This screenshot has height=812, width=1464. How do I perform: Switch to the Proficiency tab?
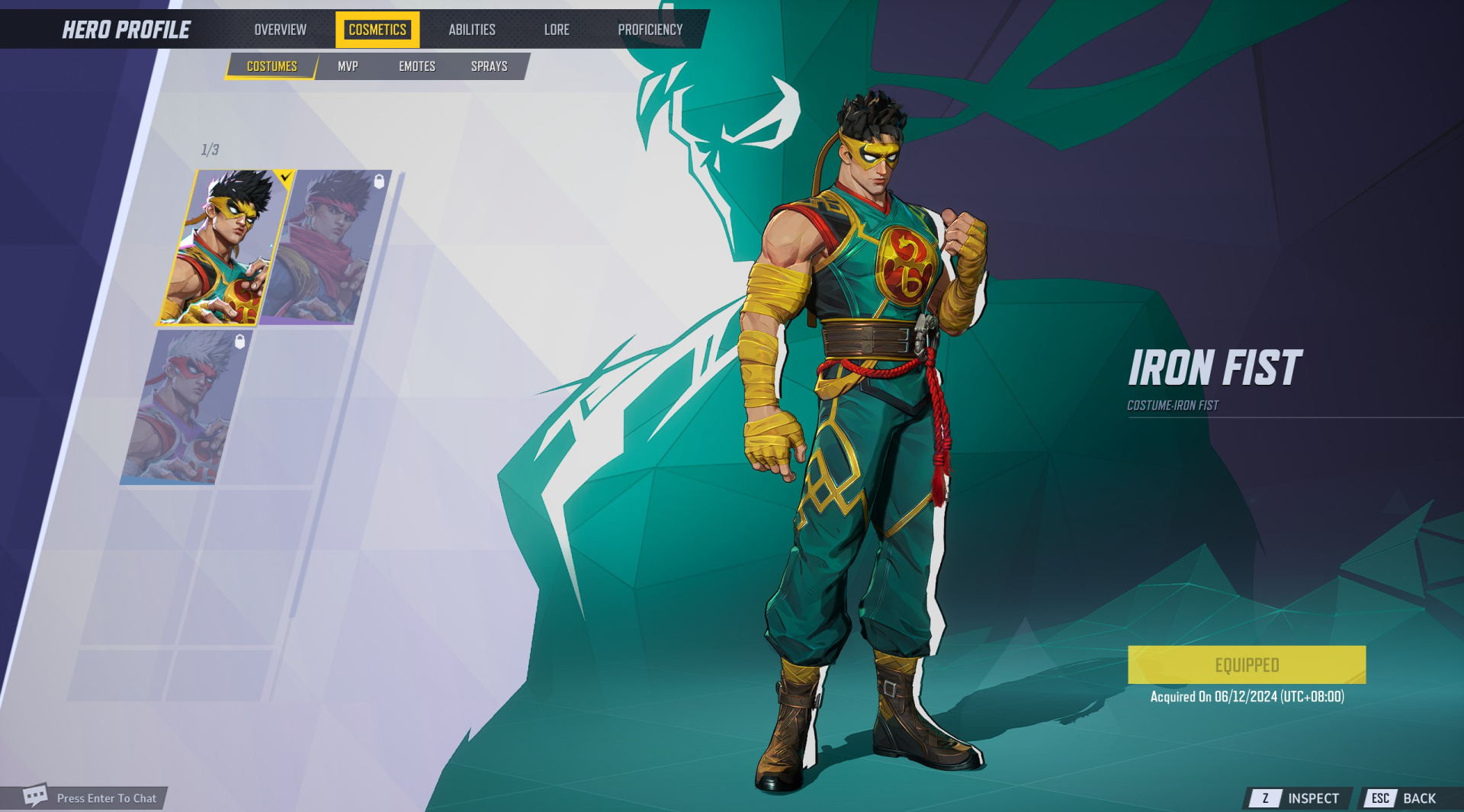pyautogui.click(x=650, y=30)
